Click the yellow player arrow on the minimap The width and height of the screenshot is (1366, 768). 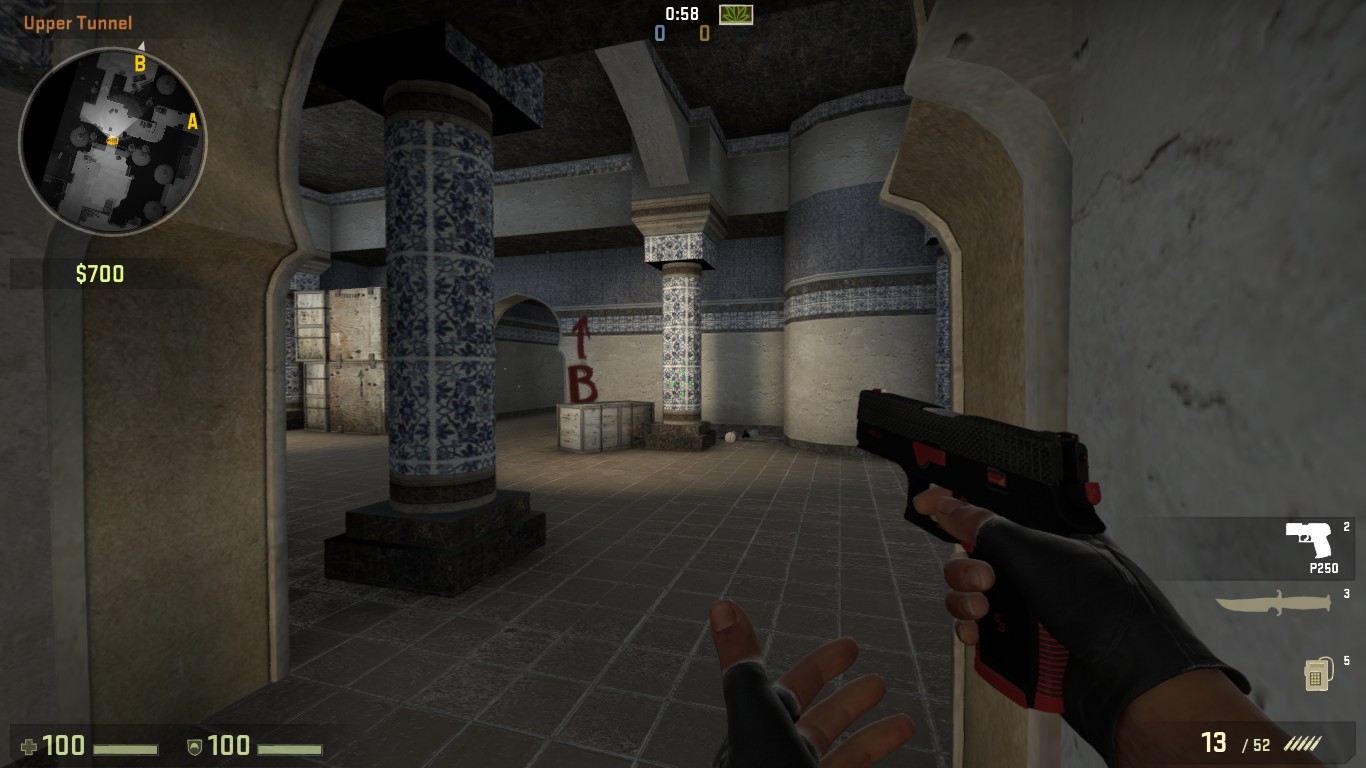tap(113, 142)
